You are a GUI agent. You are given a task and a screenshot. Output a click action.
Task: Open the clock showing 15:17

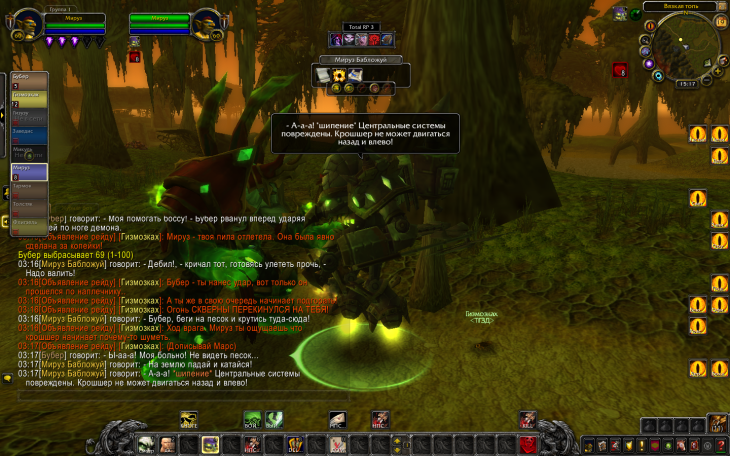coord(687,84)
